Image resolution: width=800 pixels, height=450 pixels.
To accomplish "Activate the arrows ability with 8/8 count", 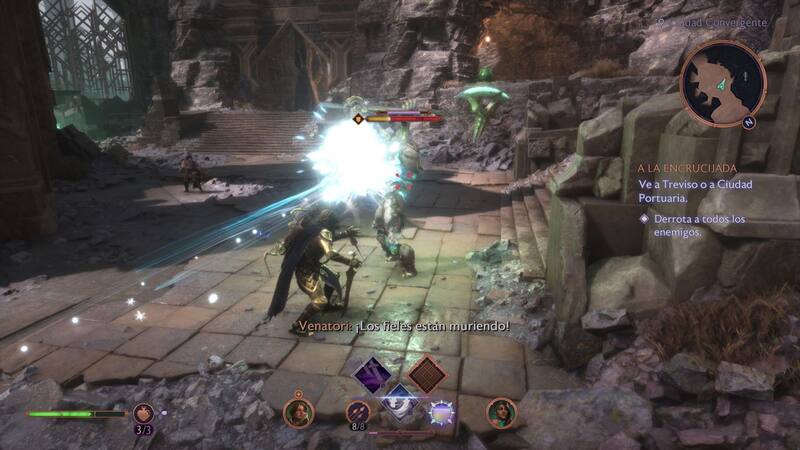I will (x=358, y=412).
